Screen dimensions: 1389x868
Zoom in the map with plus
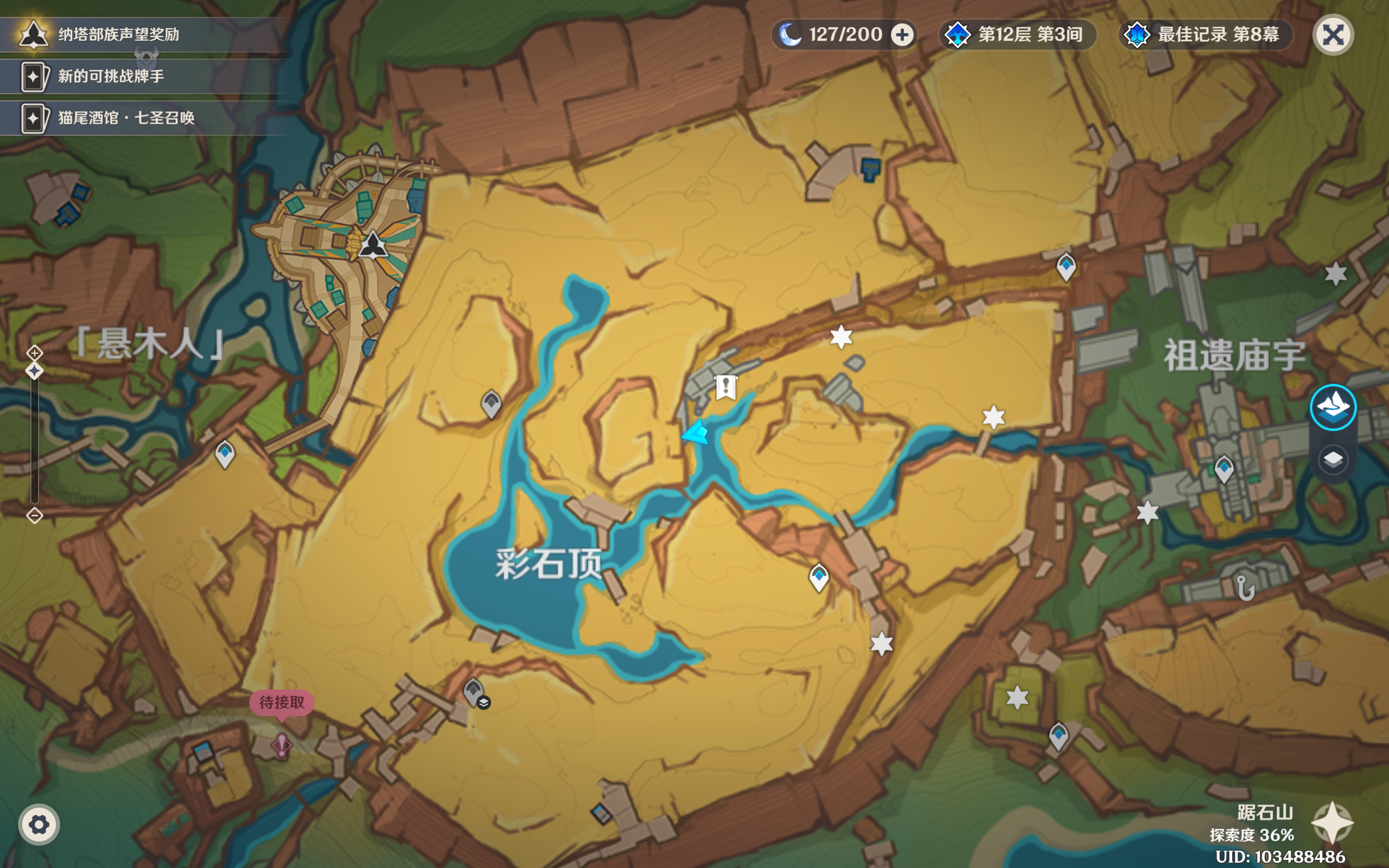pyautogui.click(x=34, y=353)
